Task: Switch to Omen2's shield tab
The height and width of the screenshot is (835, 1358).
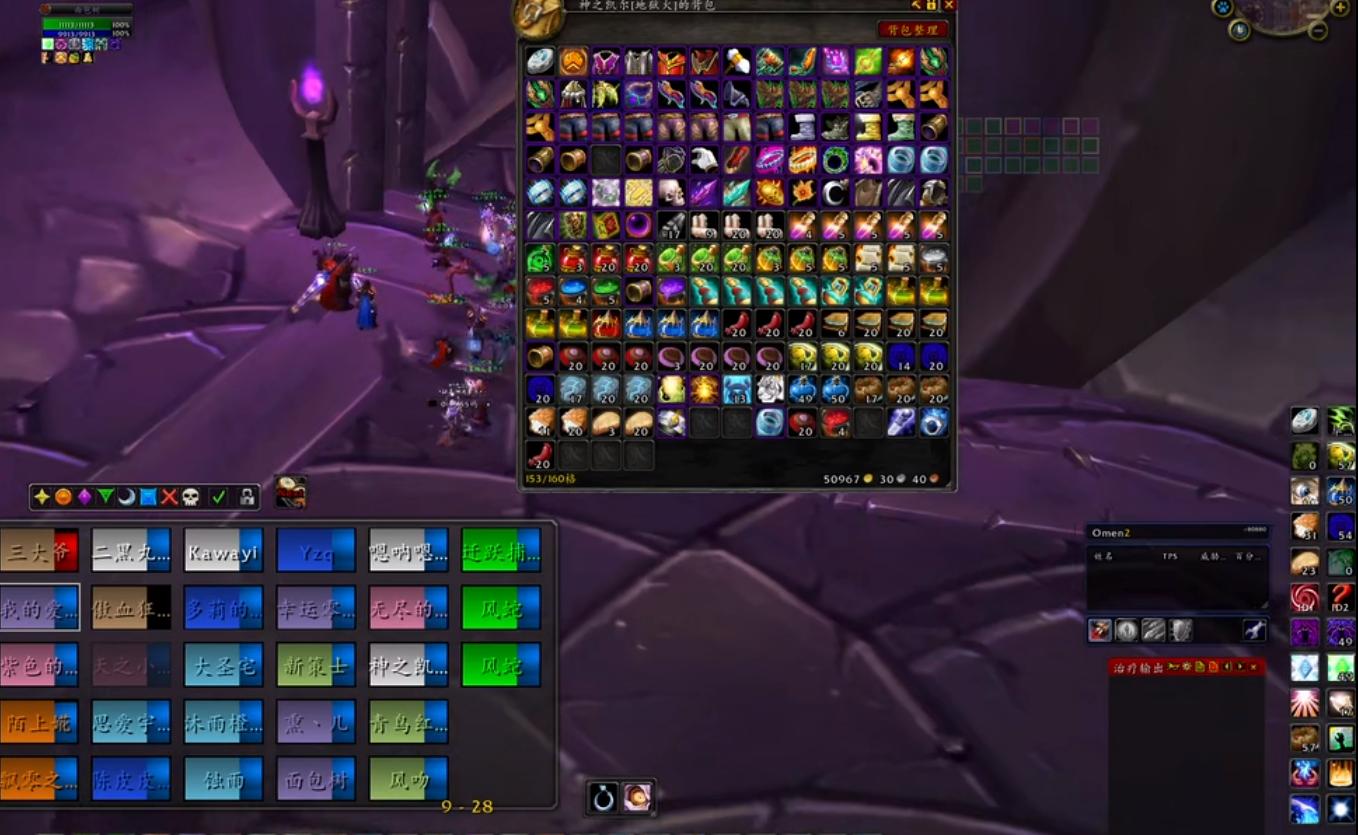Action: pyautogui.click(x=1181, y=630)
